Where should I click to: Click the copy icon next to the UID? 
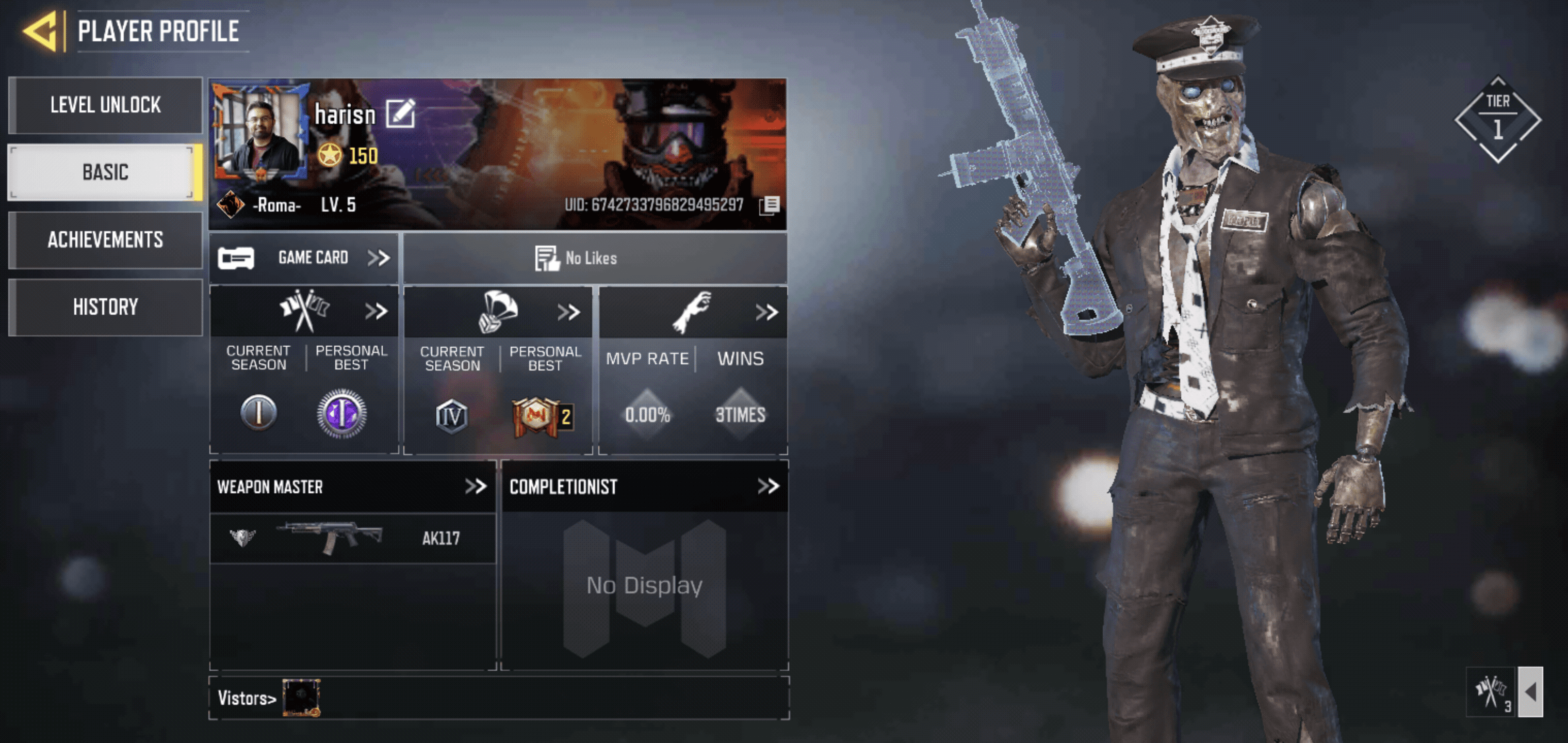tap(771, 206)
